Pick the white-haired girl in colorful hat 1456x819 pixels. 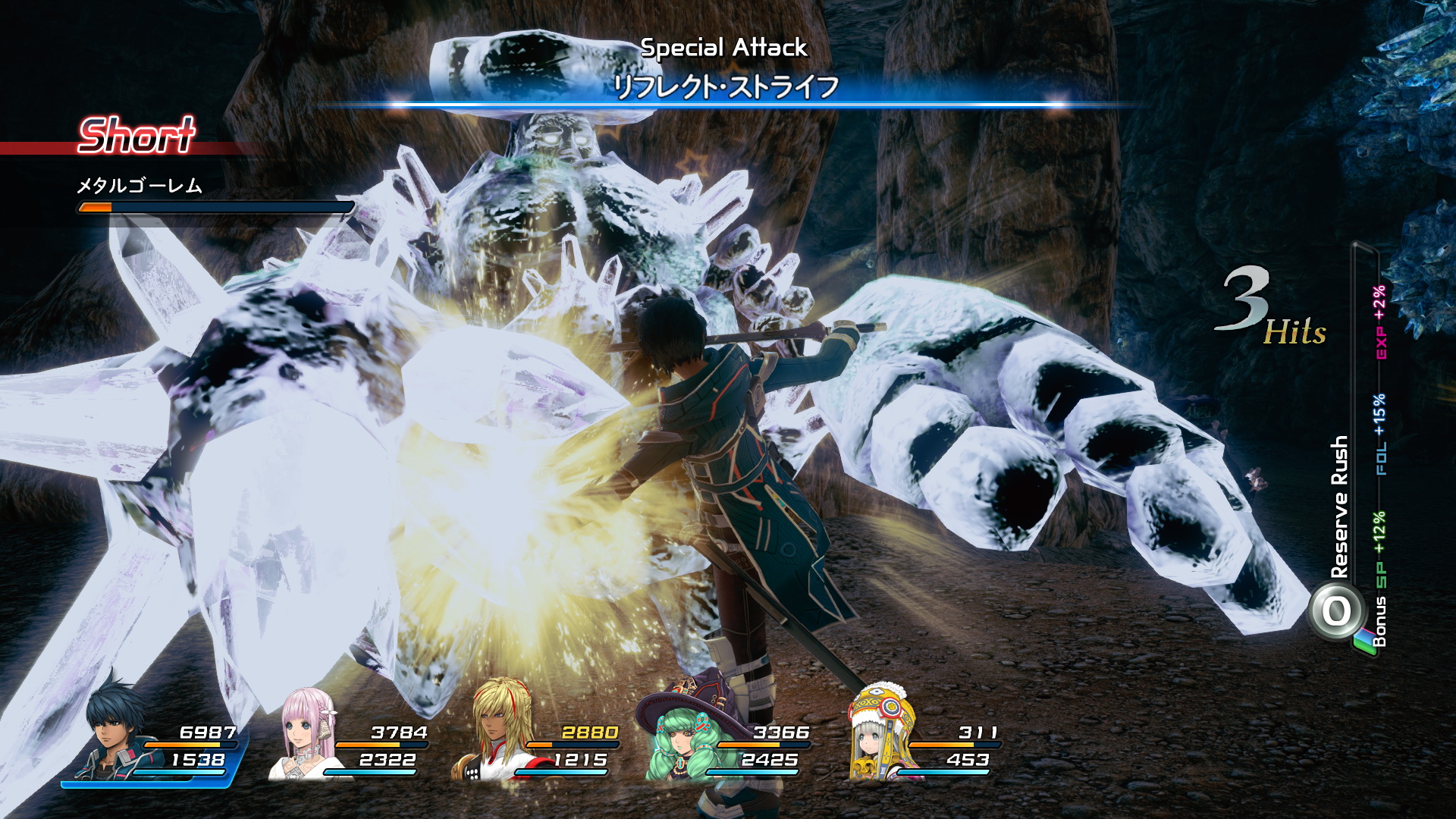[880, 733]
